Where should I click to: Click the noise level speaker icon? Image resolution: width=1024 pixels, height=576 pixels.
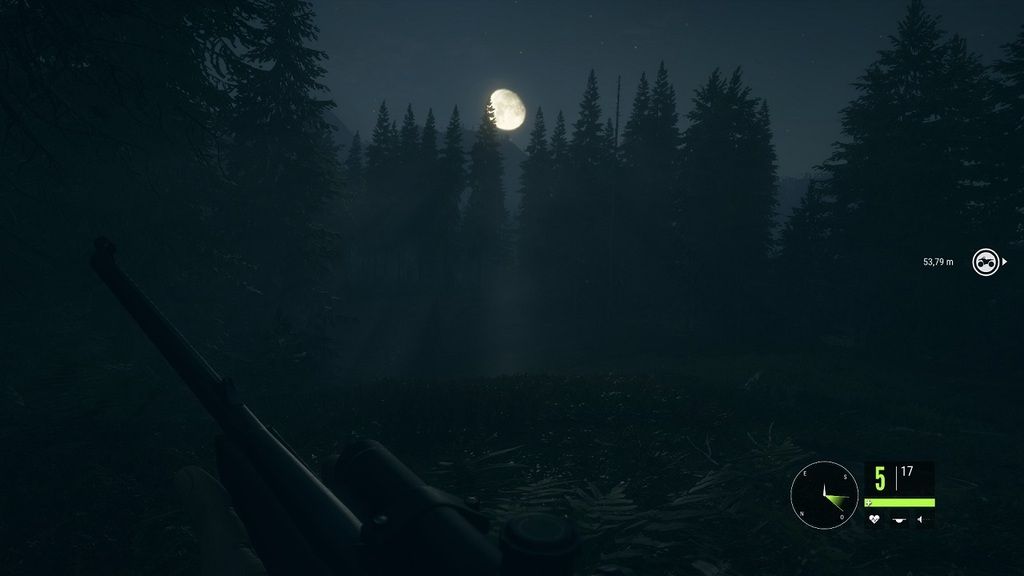[x=923, y=519]
